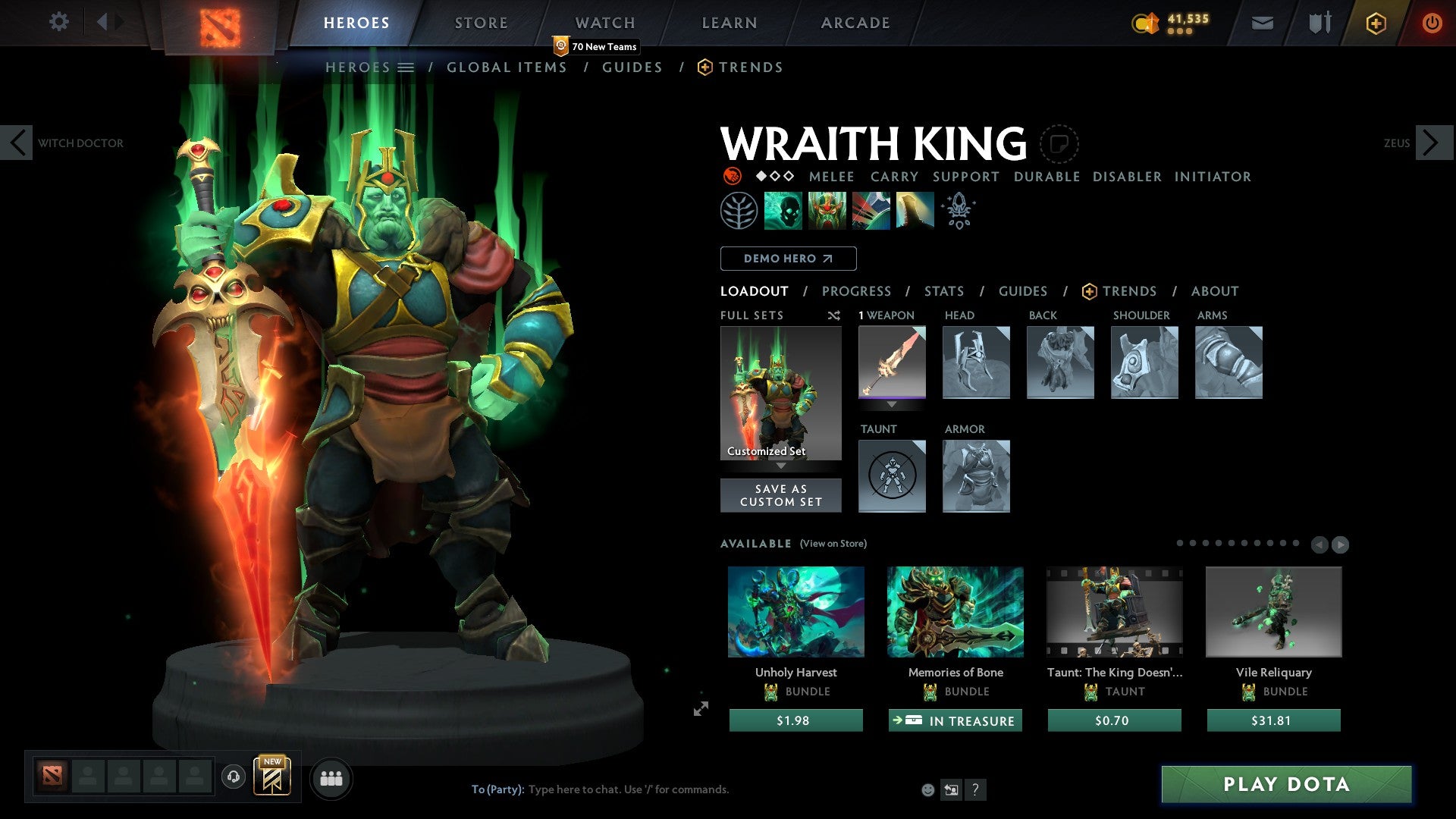1456x819 pixels.
Task: Open the mail inbox envelope icon
Action: (x=1262, y=22)
